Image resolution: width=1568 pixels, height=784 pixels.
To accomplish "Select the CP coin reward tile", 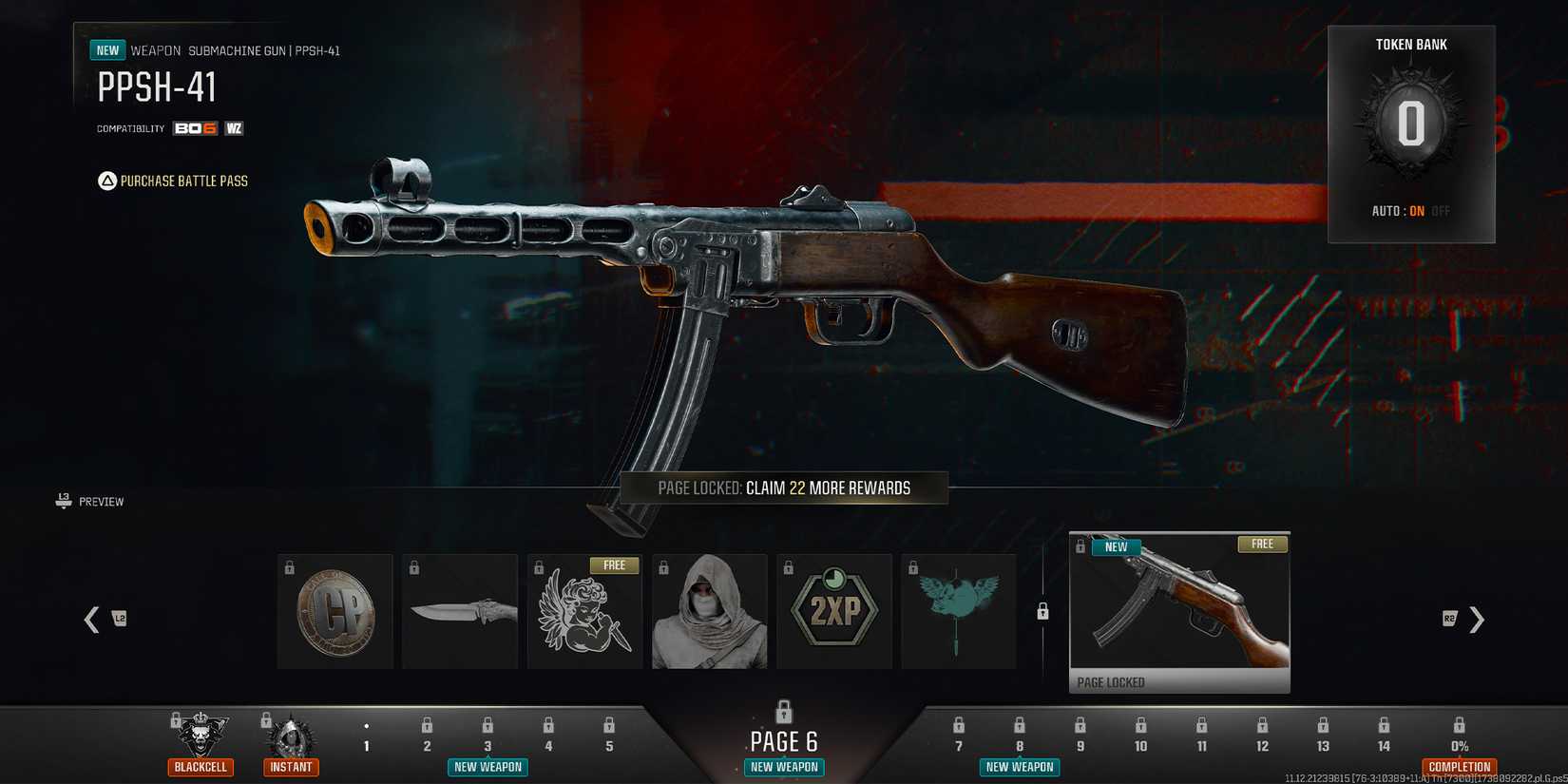I will point(335,610).
